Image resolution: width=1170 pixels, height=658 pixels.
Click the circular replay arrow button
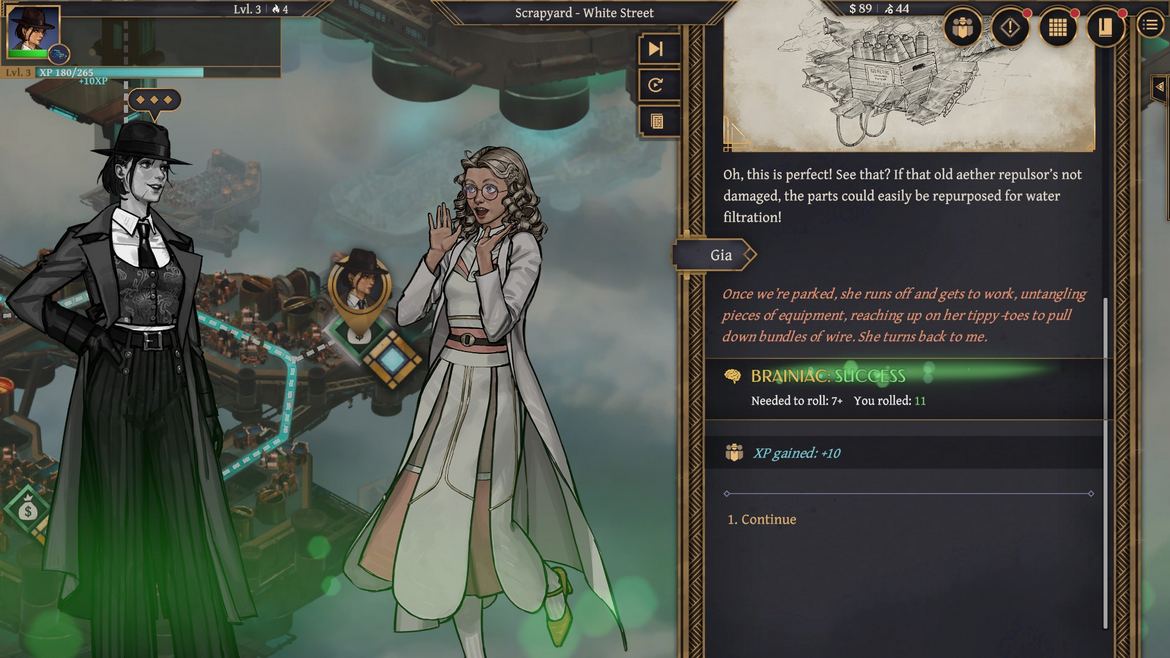[656, 86]
